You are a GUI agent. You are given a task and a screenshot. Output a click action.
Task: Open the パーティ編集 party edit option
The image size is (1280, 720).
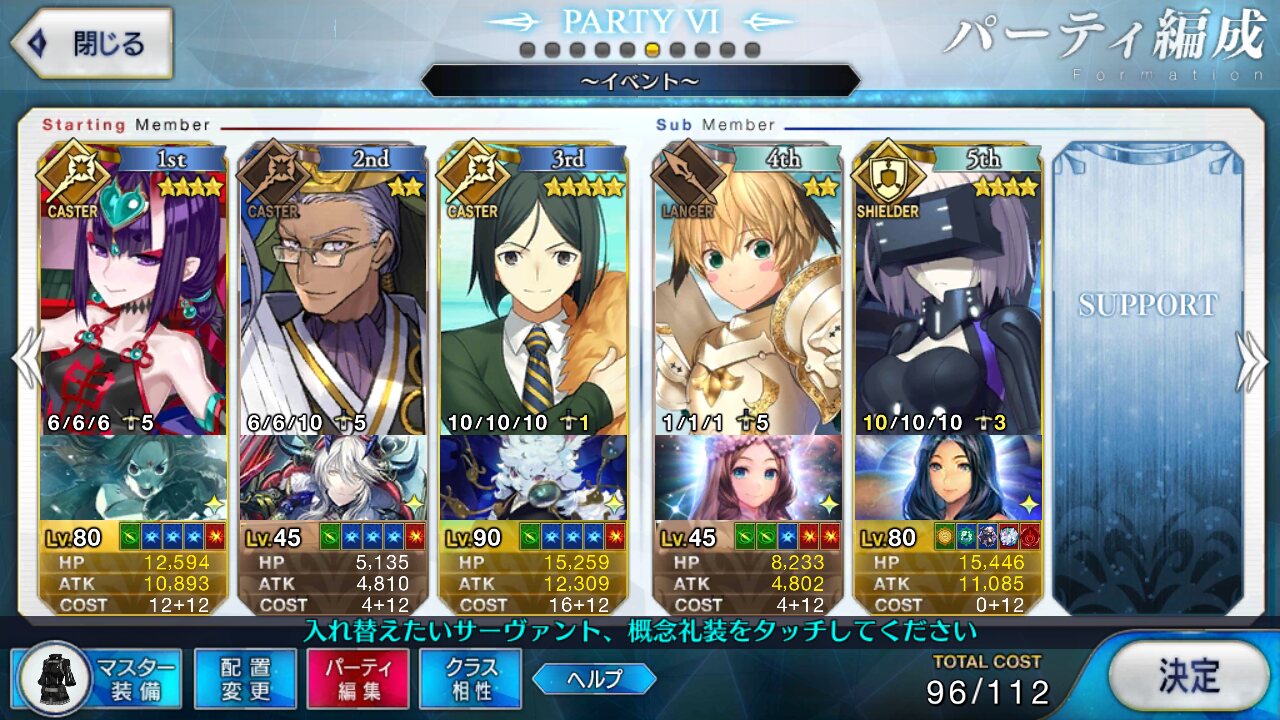point(358,679)
